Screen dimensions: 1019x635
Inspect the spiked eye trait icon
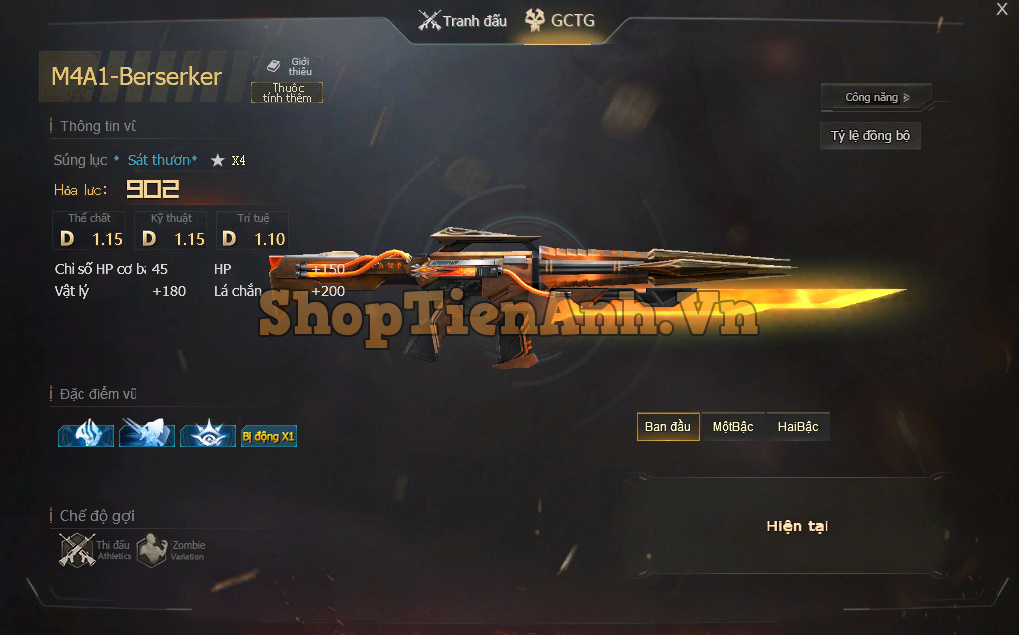(208, 435)
